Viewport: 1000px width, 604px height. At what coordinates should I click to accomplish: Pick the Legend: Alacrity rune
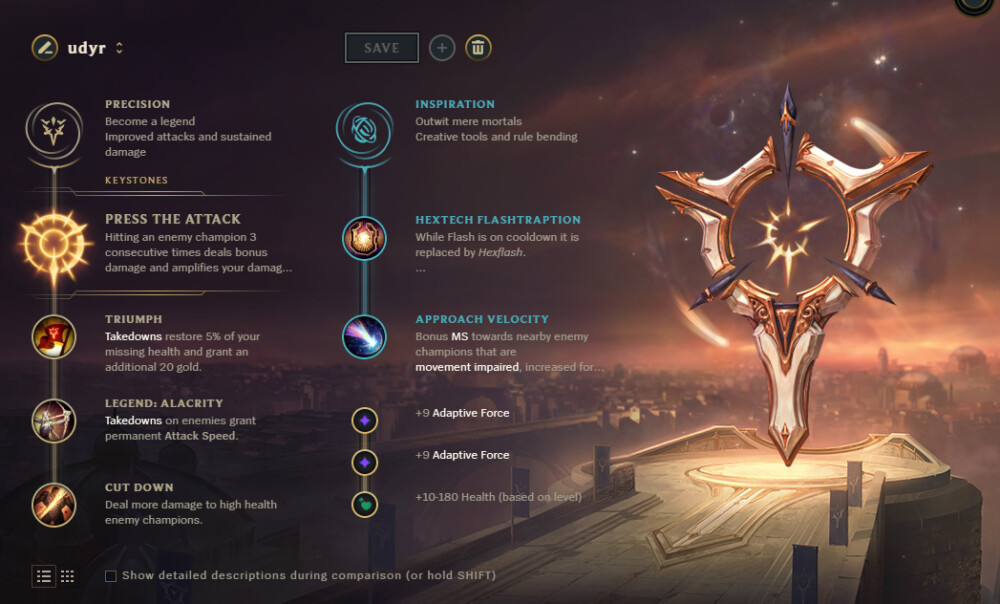coord(53,421)
